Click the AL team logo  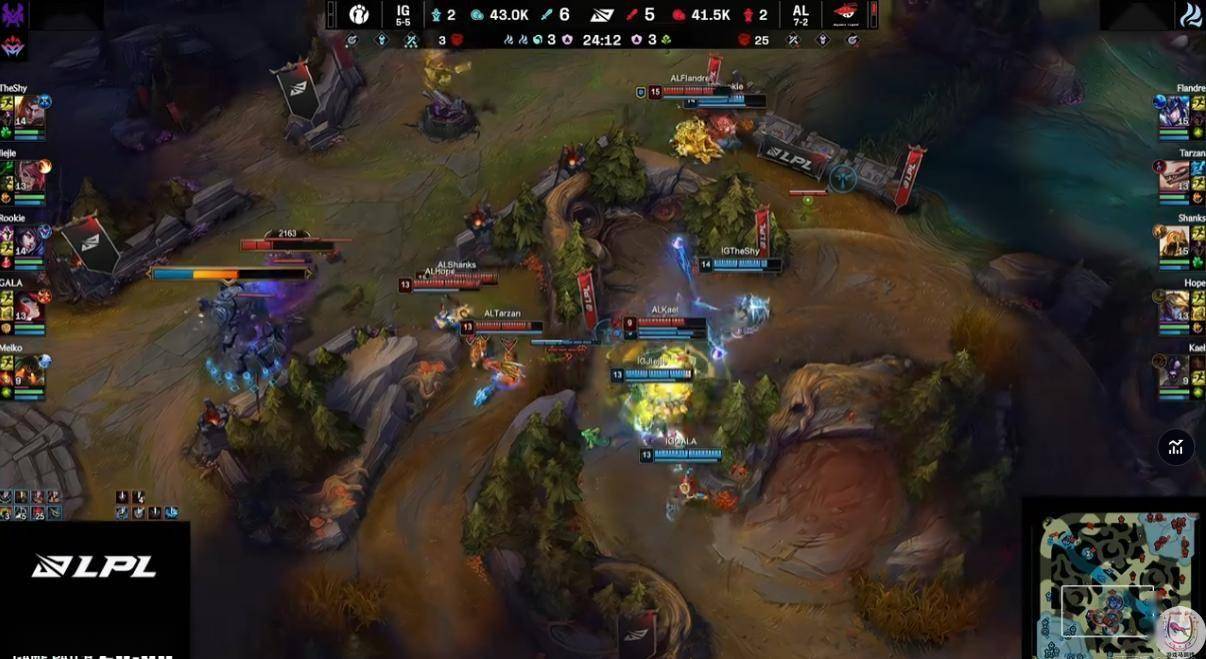pos(845,14)
